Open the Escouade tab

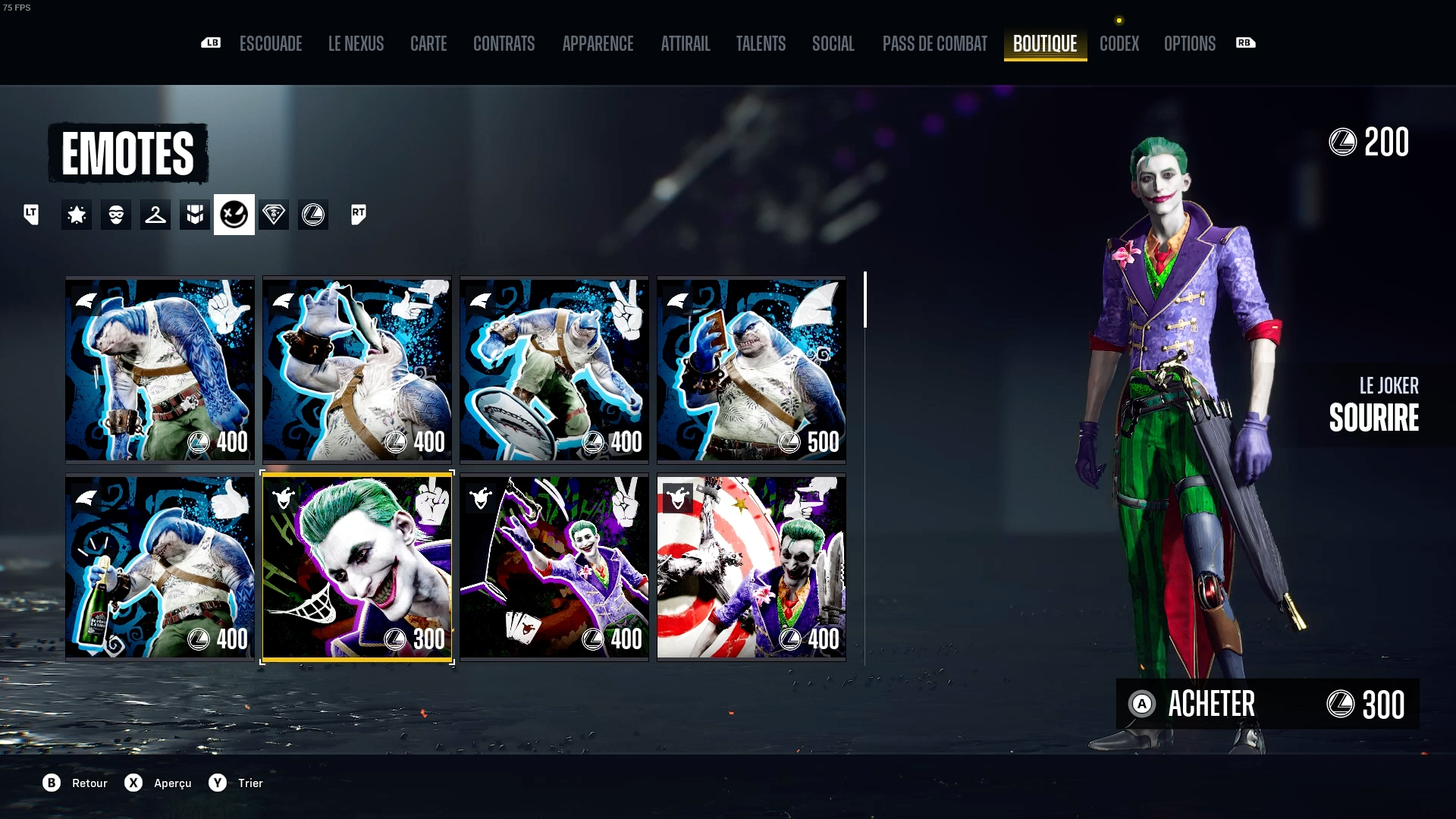click(x=271, y=44)
